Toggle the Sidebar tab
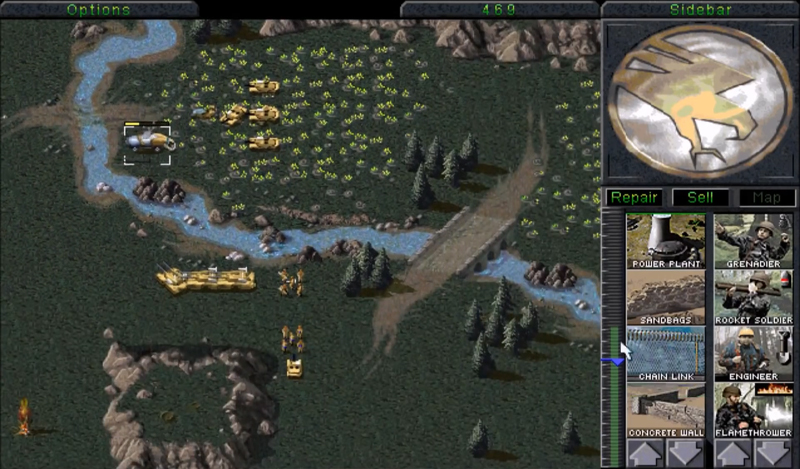The image size is (800, 469). point(699,9)
